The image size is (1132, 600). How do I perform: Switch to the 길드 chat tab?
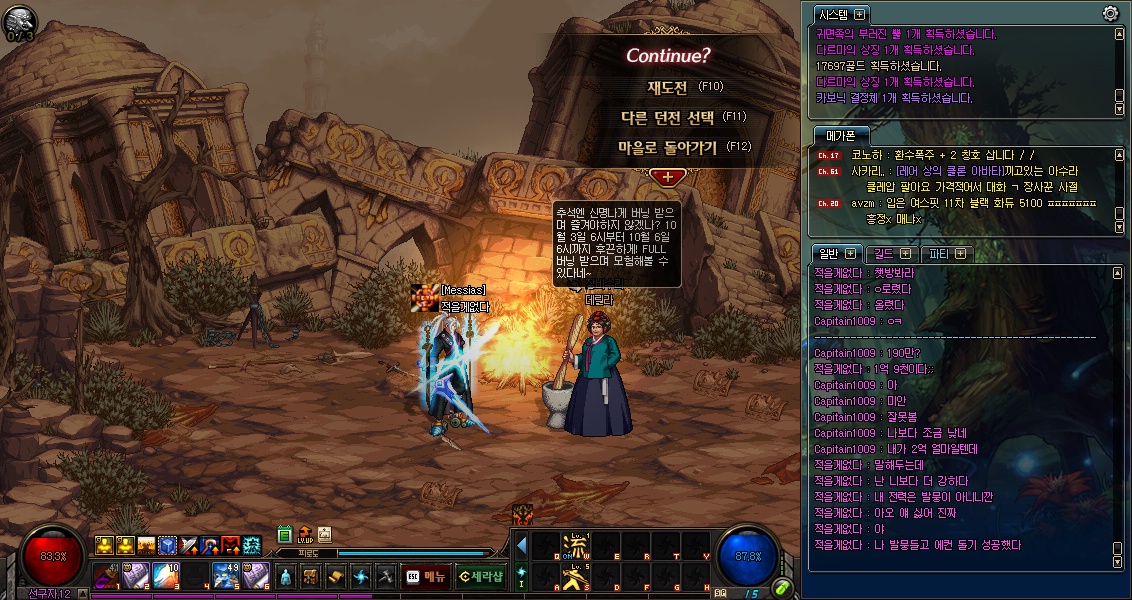pyautogui.click(x=888, y=254)
